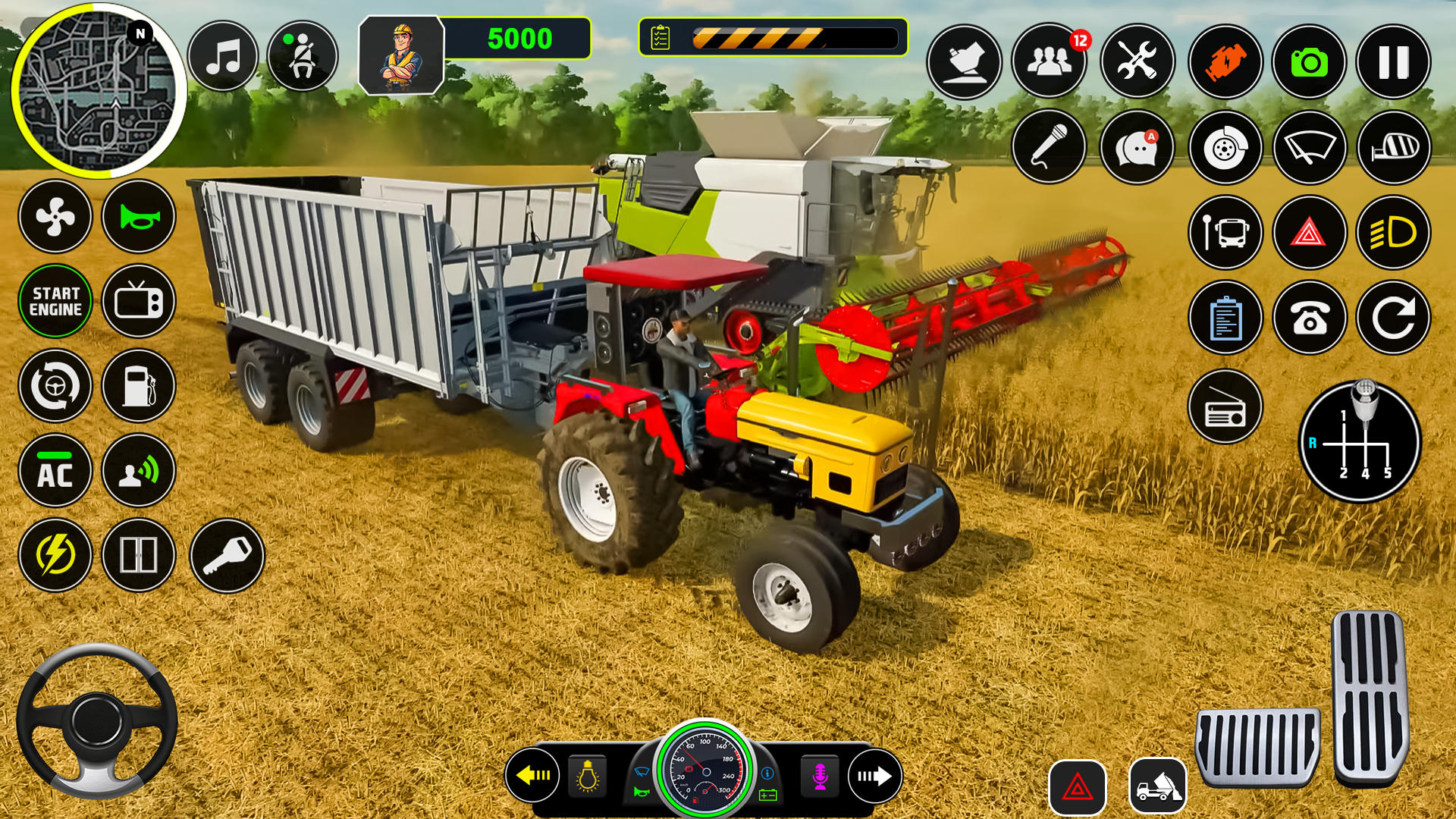Collapse dashboard with yellow left arrow
The height and width of the screenshot is (819, 1456).
pos(535,776)
